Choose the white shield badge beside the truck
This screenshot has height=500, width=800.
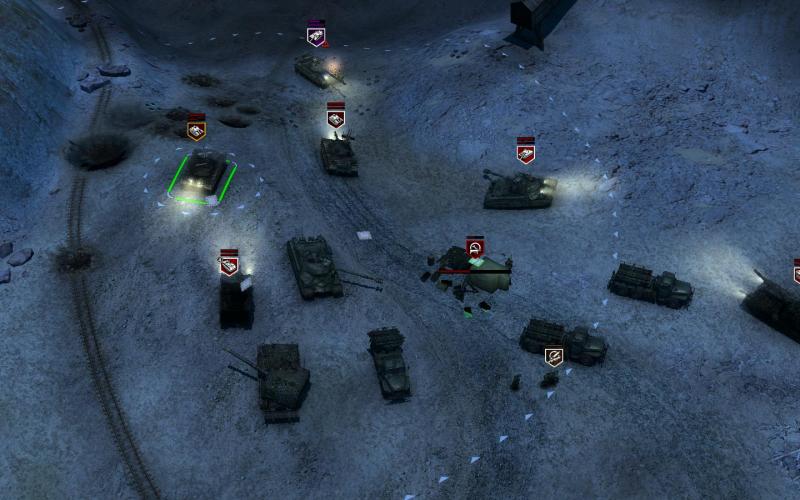pyautogui.click(x=553, y=356)
